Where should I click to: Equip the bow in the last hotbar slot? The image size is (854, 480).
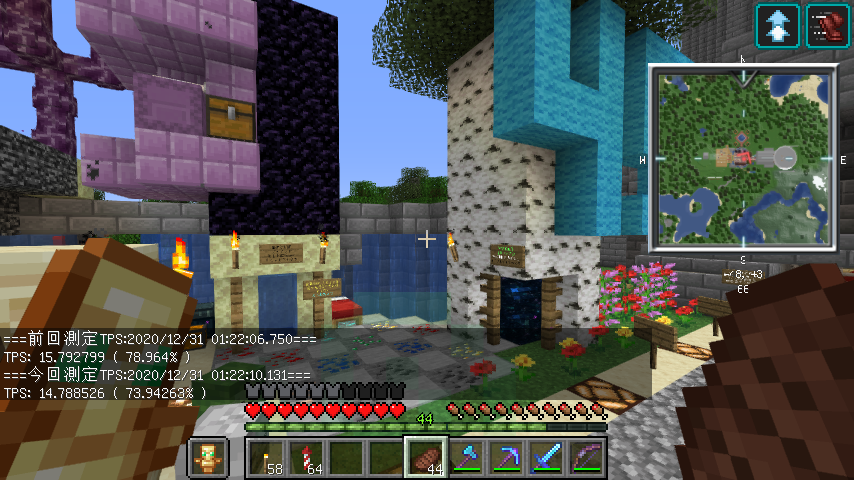[585, 458]
